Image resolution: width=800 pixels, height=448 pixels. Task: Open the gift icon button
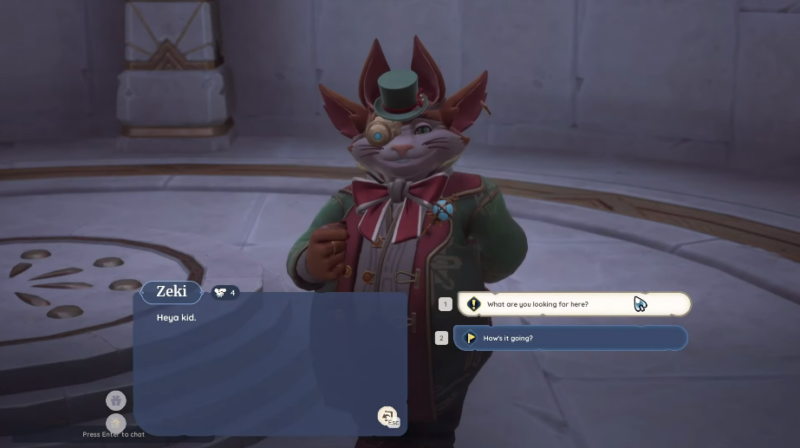(116, 400)
